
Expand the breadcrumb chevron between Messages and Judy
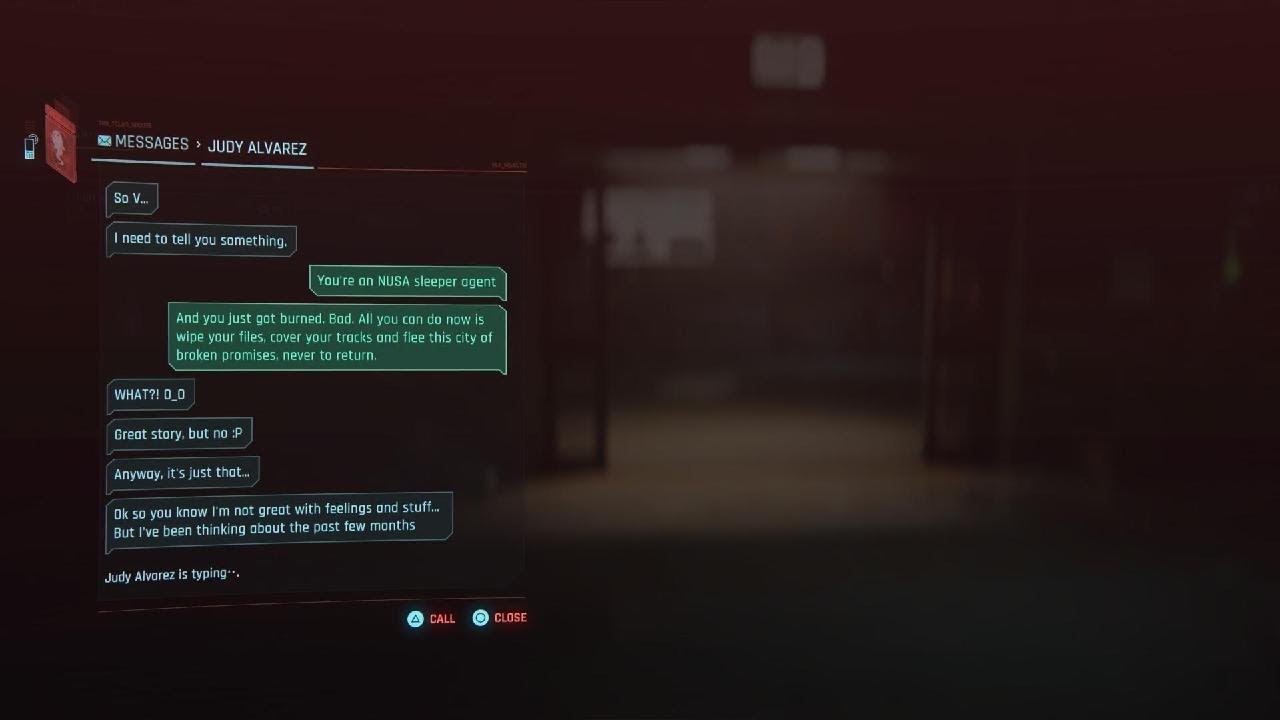pyautogui.click(x=200, y=143)
